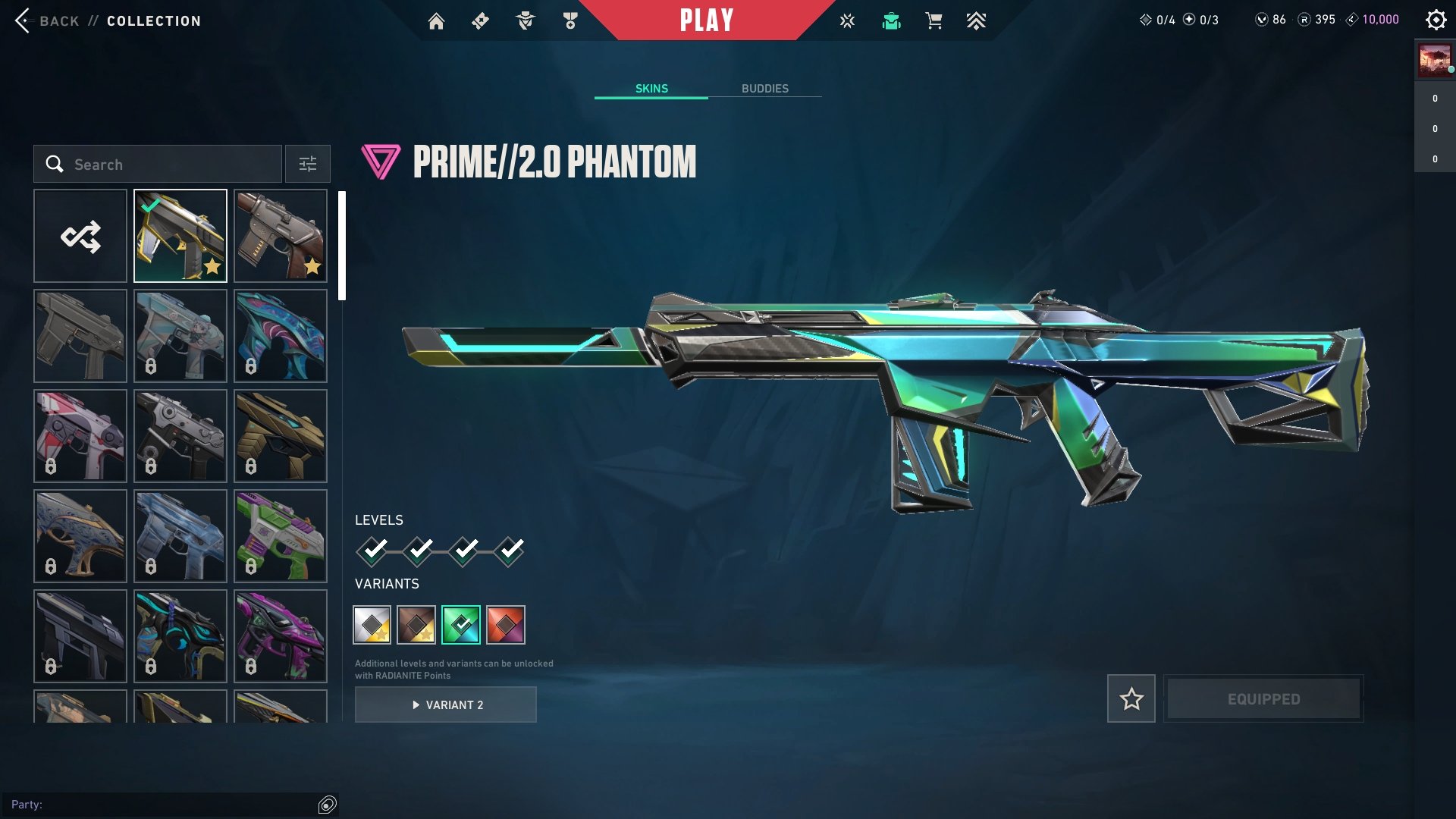The height and width of the screenshot is (819, 1456).
Task: Expand the Variant 2 preview
Action: (445, 704)
